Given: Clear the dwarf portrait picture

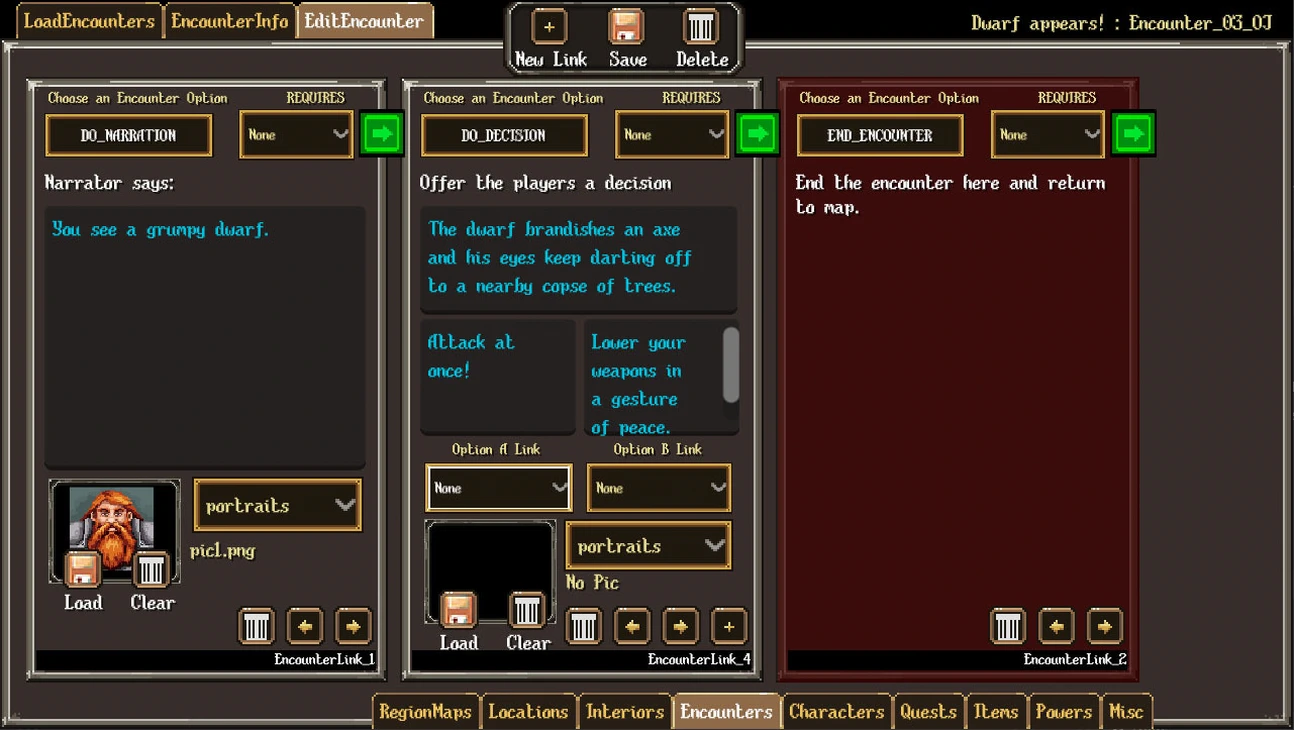Looking at the screenshot, I should (151, 571).
